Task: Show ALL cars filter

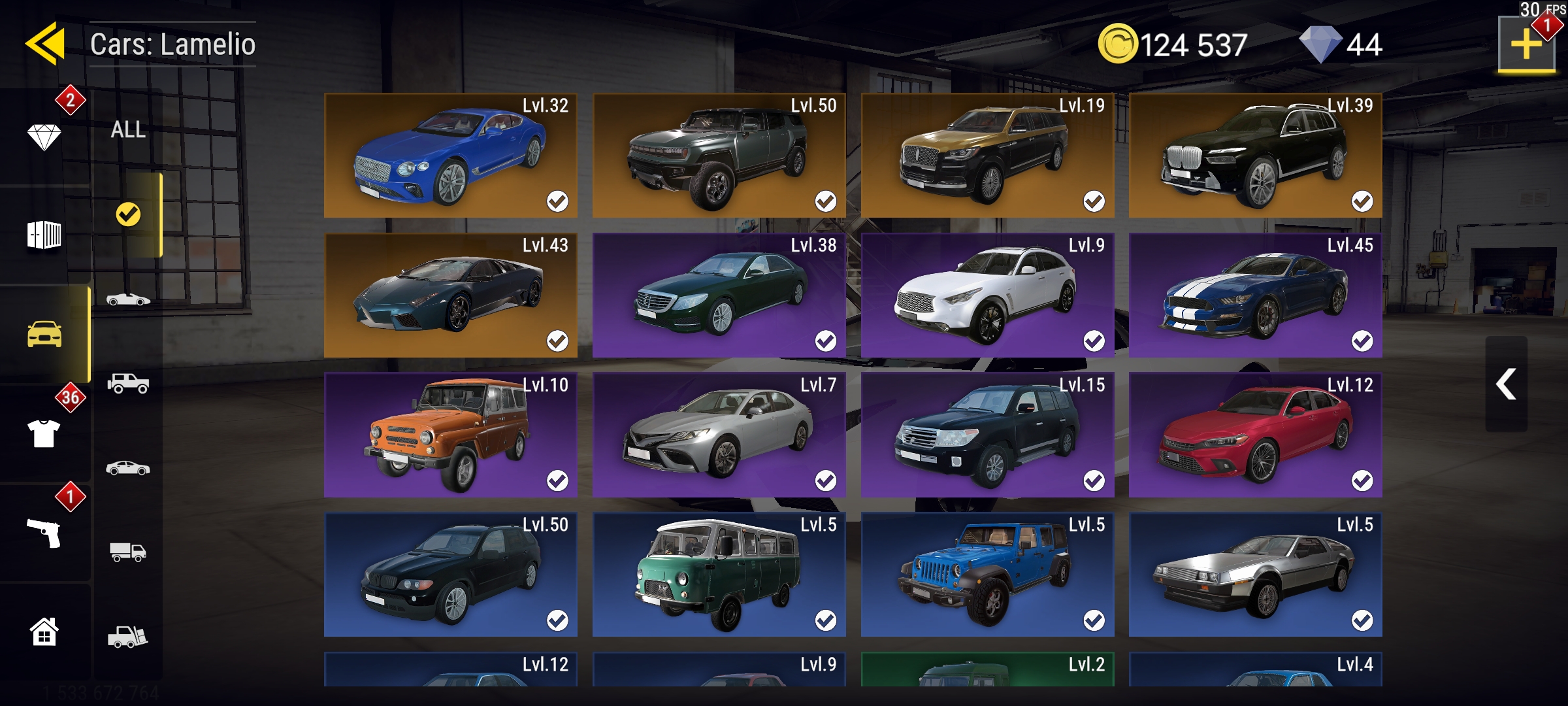Action: [128, 129]
